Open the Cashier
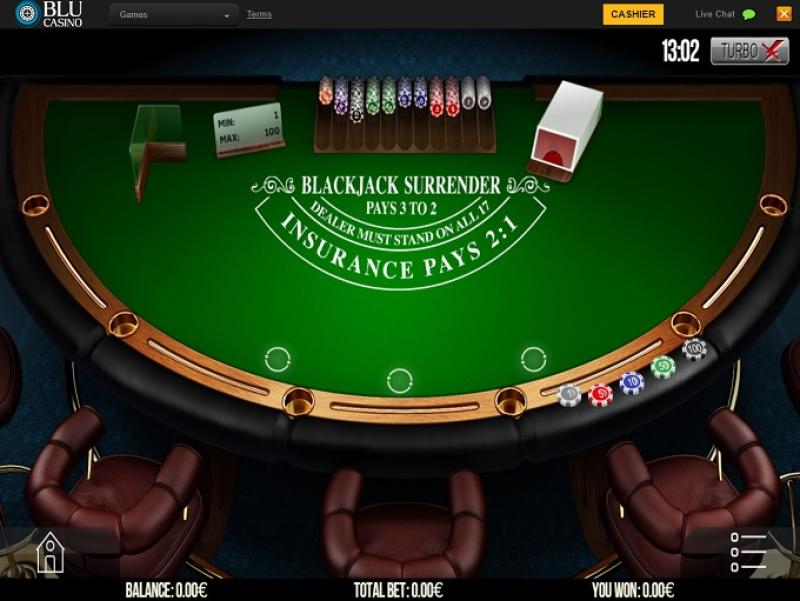Viewport: 800px width, 601px height. pyautogui.click(x=632, y=14)
